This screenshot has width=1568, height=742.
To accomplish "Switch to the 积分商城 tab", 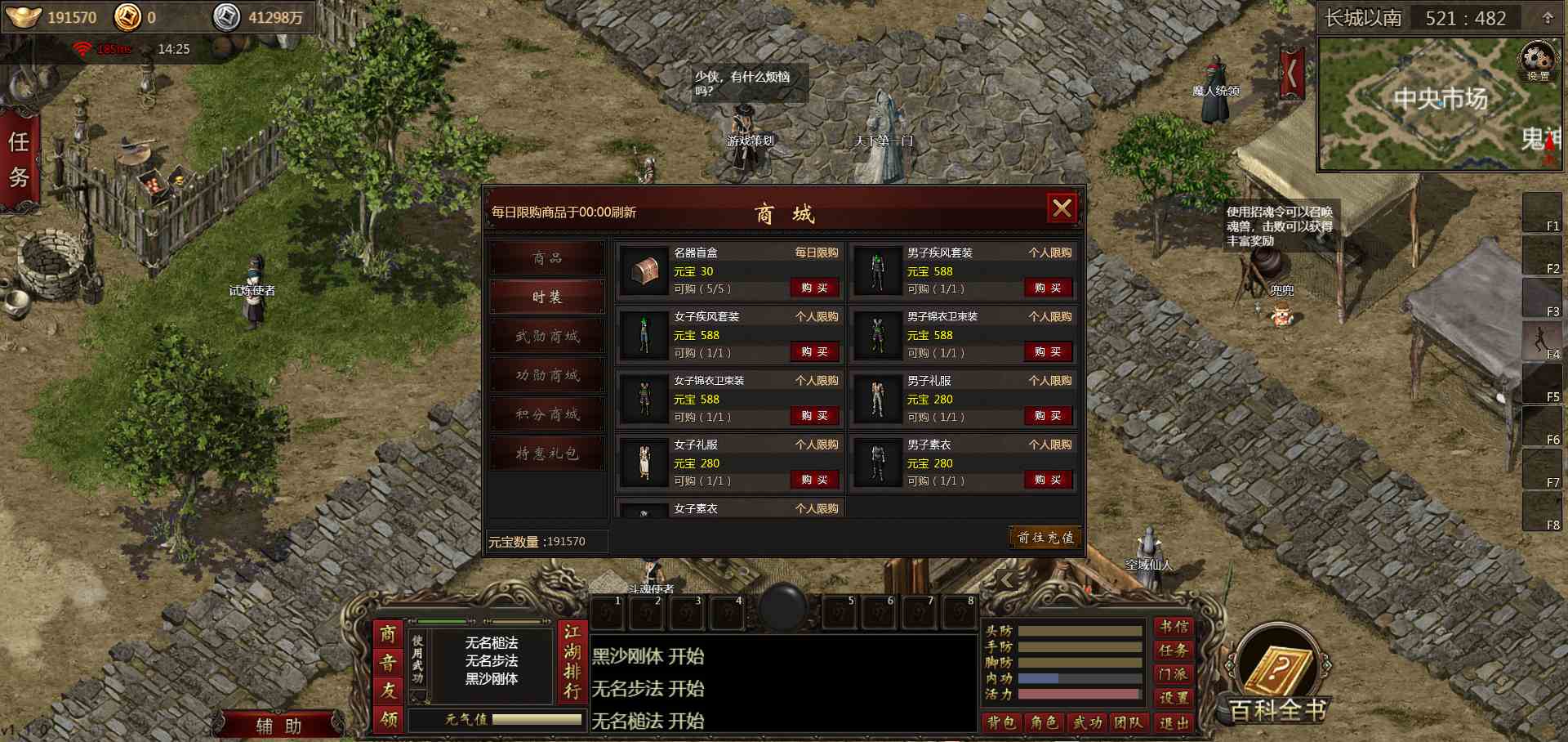I will pos(547,415).
